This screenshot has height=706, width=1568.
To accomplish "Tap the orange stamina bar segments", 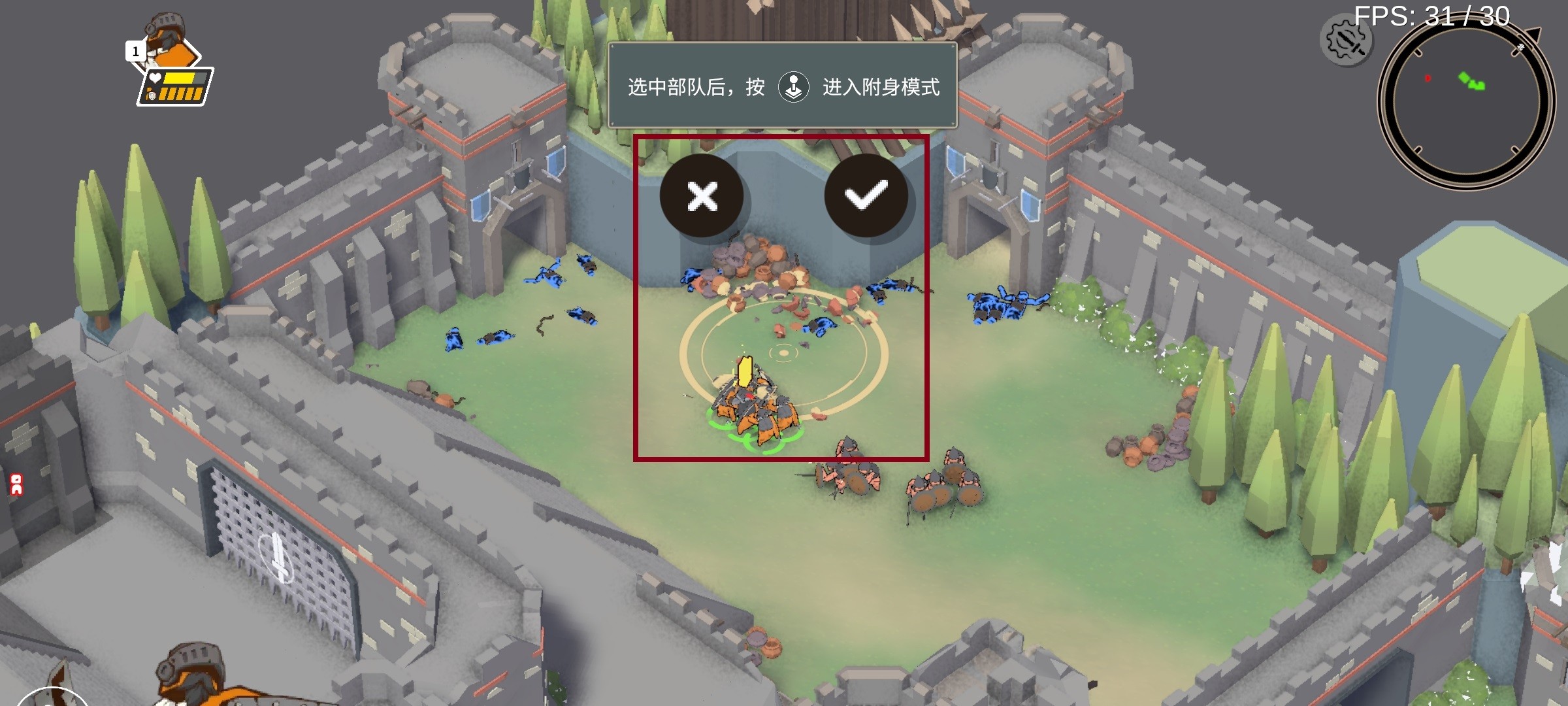I will tap(182, 94).
